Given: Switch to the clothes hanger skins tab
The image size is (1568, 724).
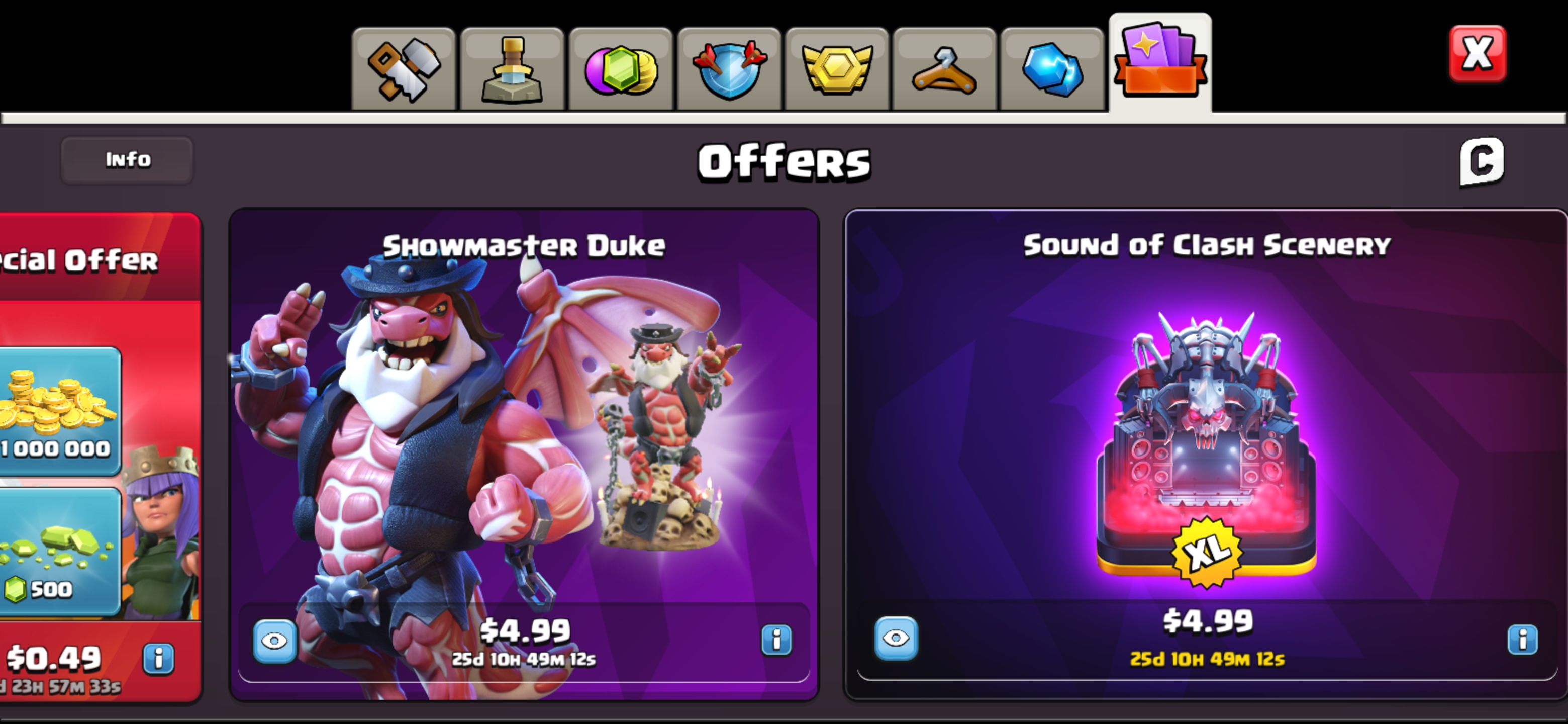Looking at the screenshot, I should point(944,69).
